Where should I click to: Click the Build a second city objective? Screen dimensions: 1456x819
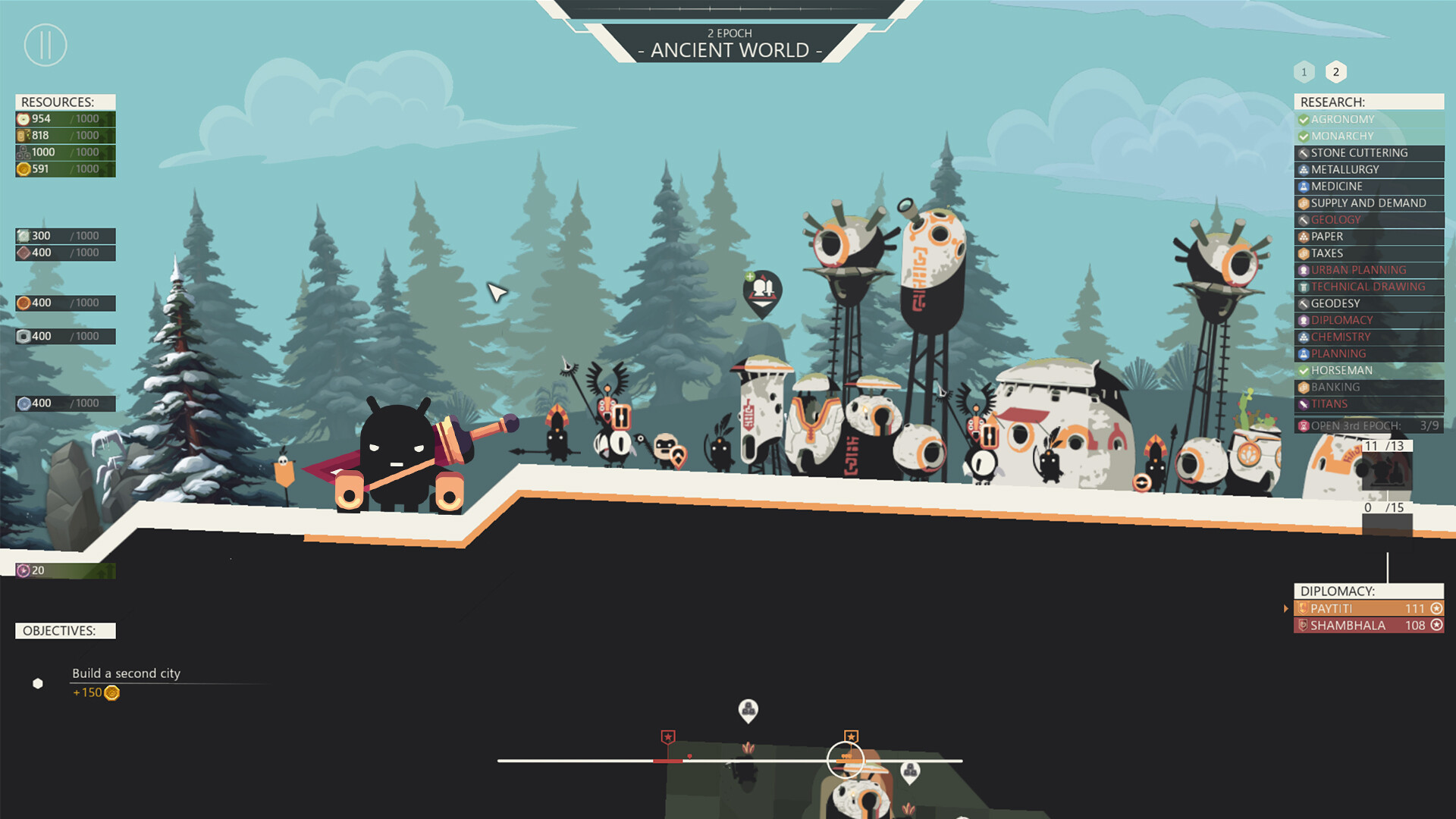pos(126,673)
